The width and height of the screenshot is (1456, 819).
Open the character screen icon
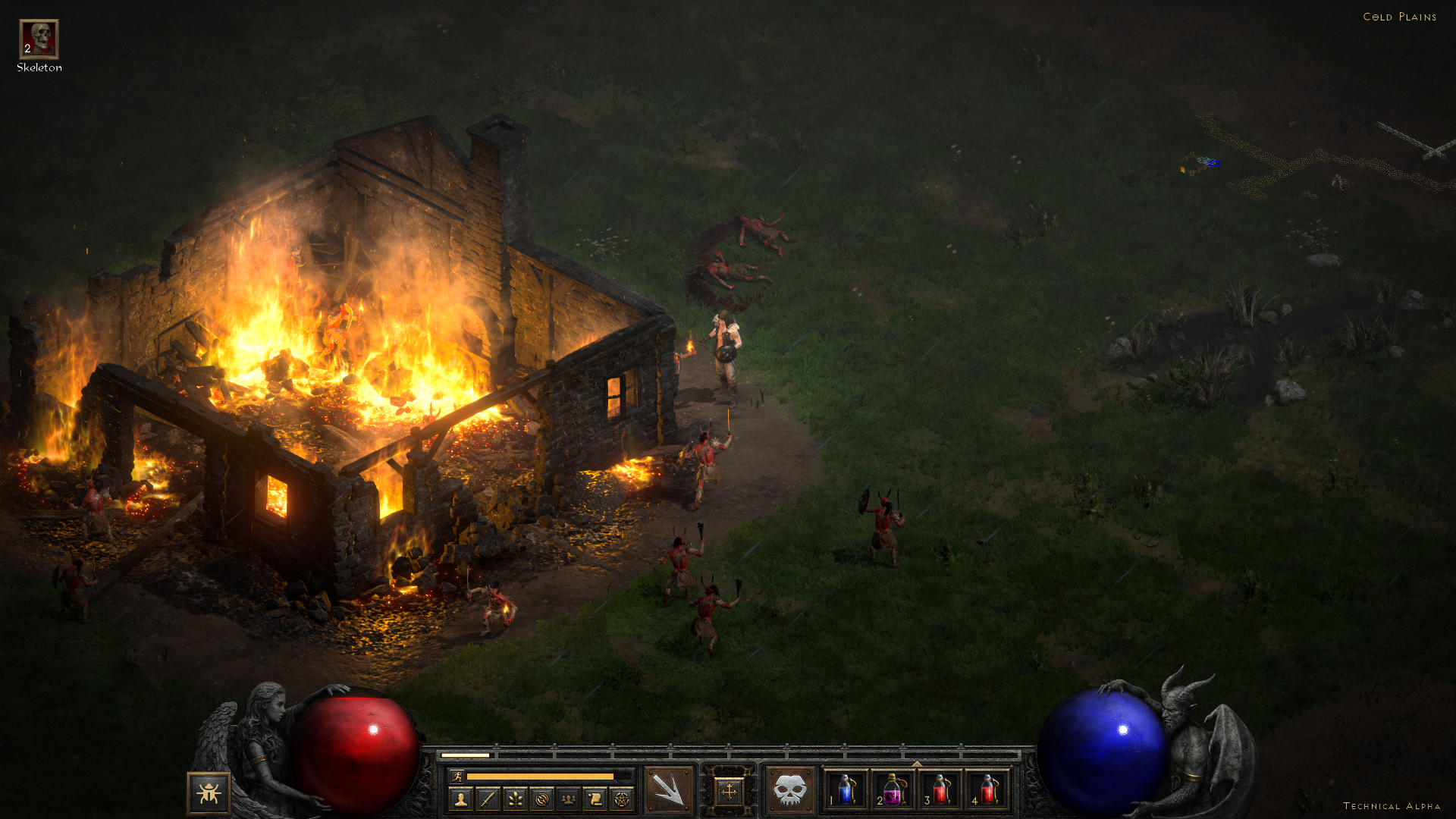tap(460, 799)
